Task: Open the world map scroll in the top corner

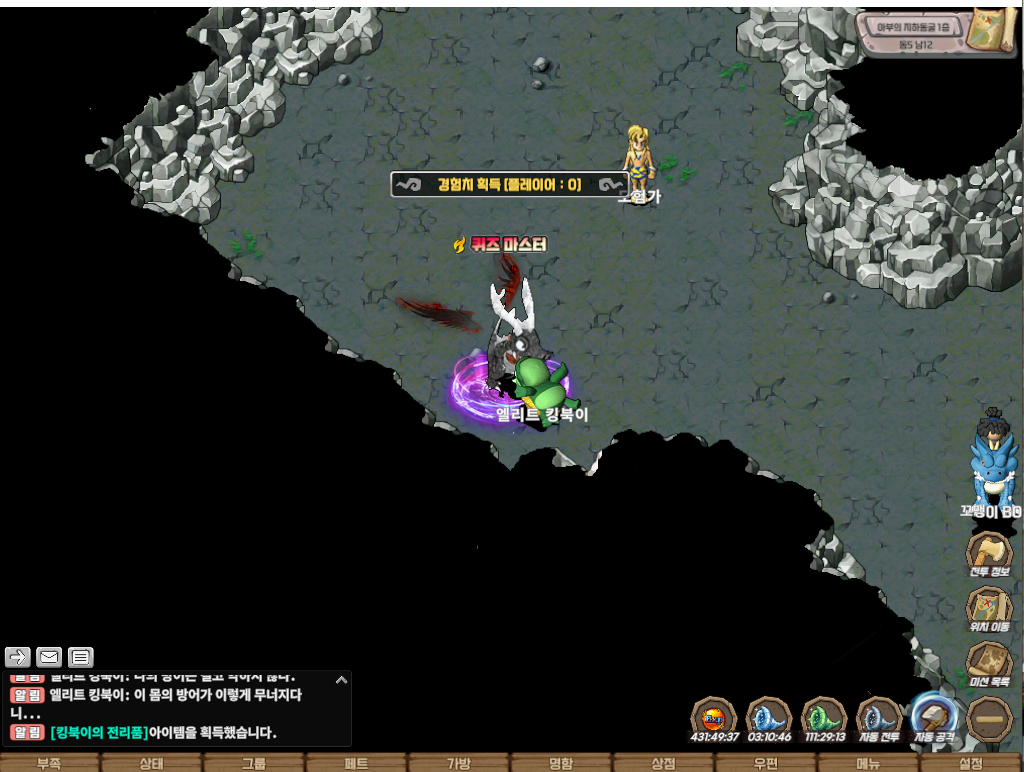Action: point(991,31)
